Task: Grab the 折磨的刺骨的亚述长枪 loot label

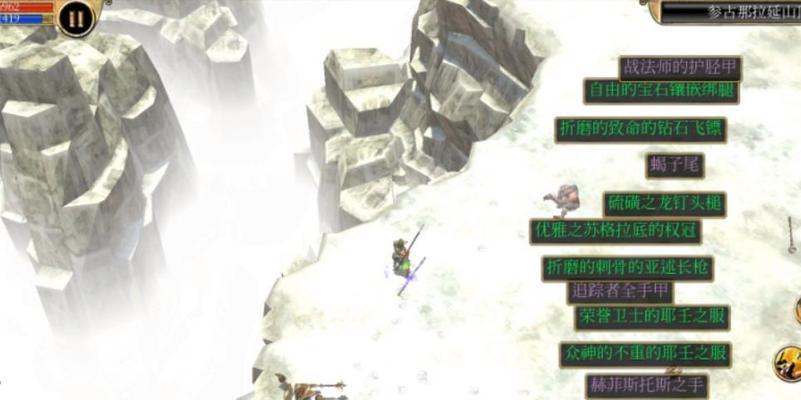Action: pos(628,268)
